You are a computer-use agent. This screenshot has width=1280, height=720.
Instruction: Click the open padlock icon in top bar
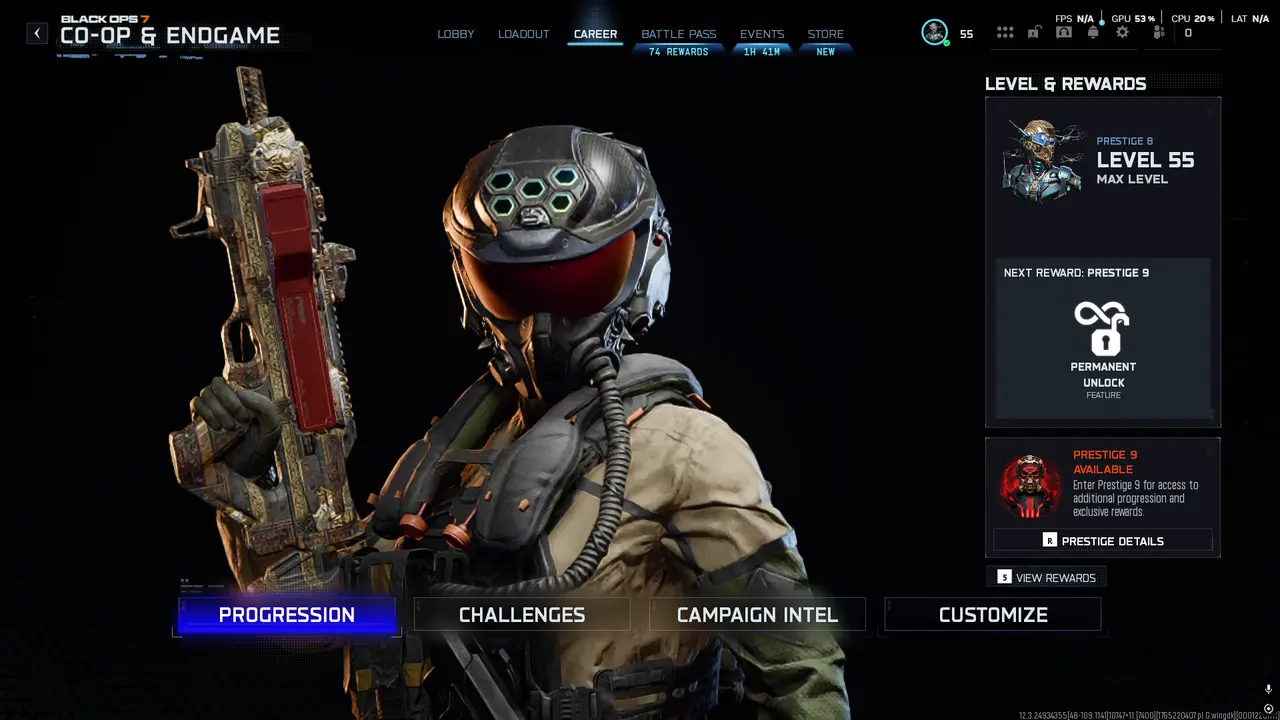(1034, 33)
